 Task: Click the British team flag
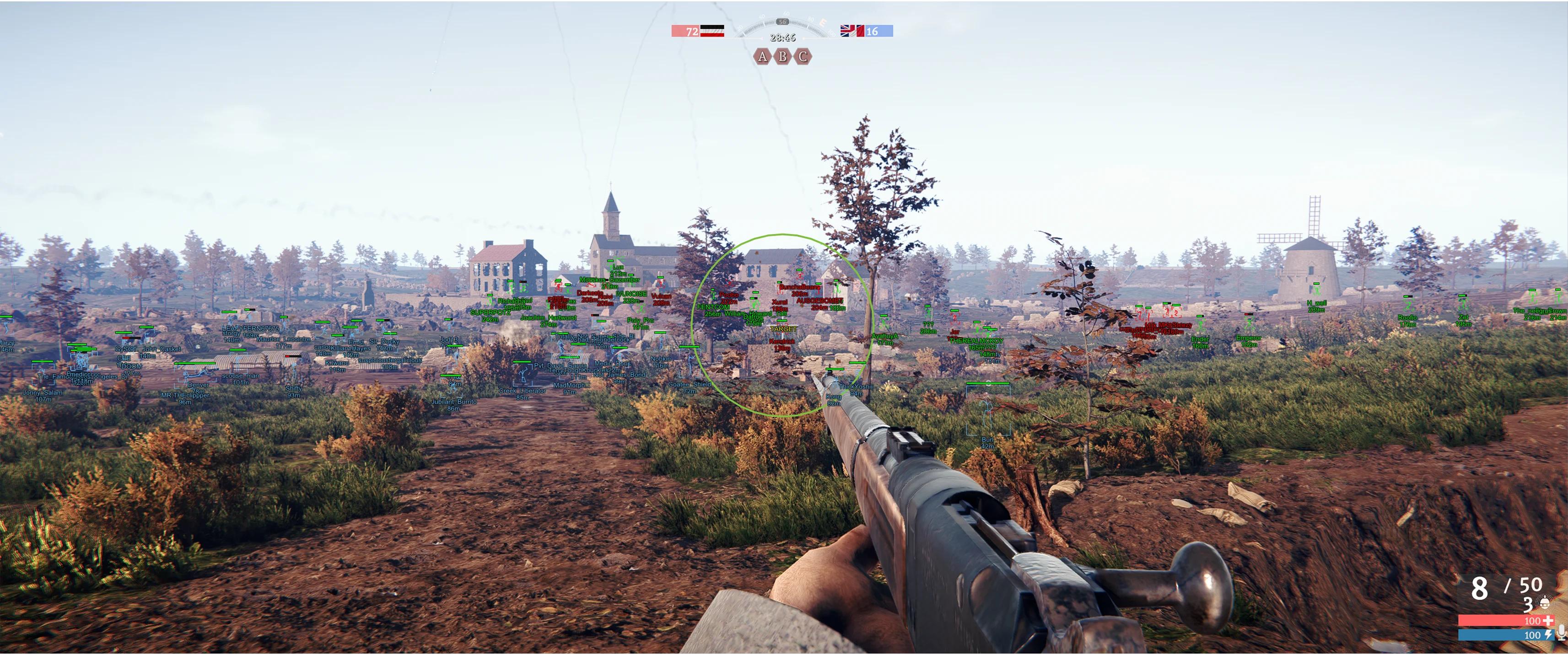(851, 31)
